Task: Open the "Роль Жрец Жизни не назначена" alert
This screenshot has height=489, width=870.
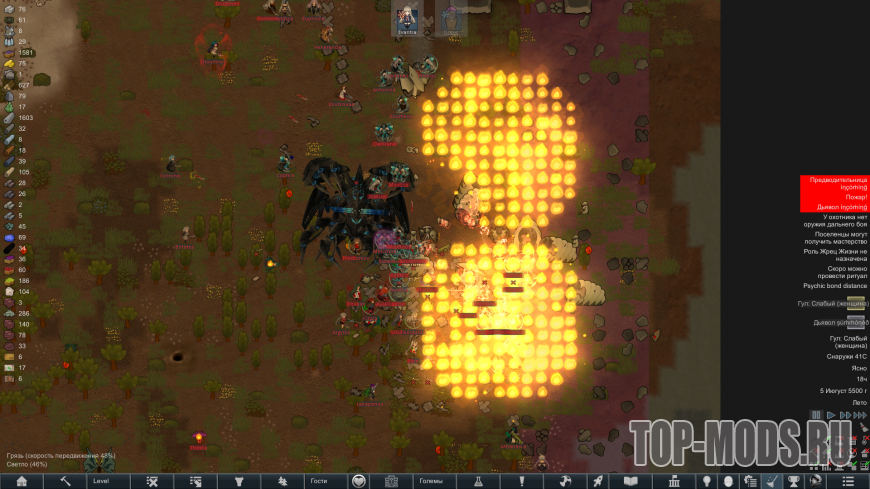Action: (x=833, y=253)
